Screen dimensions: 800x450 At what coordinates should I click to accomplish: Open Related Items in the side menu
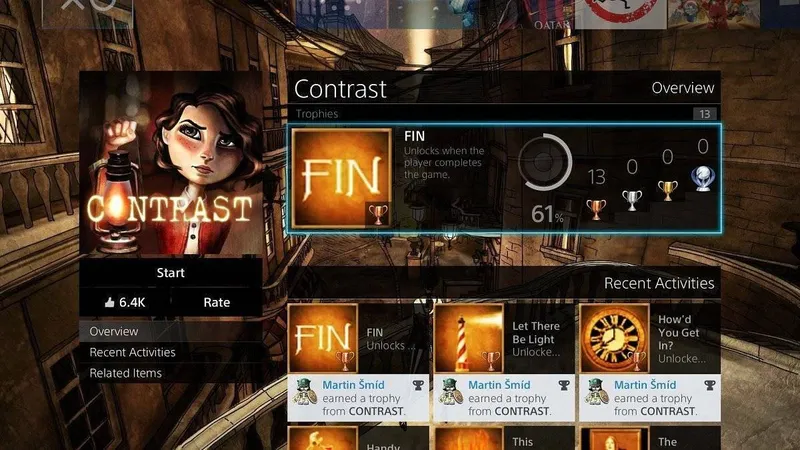pyautogui.click(x=125, y=373)
